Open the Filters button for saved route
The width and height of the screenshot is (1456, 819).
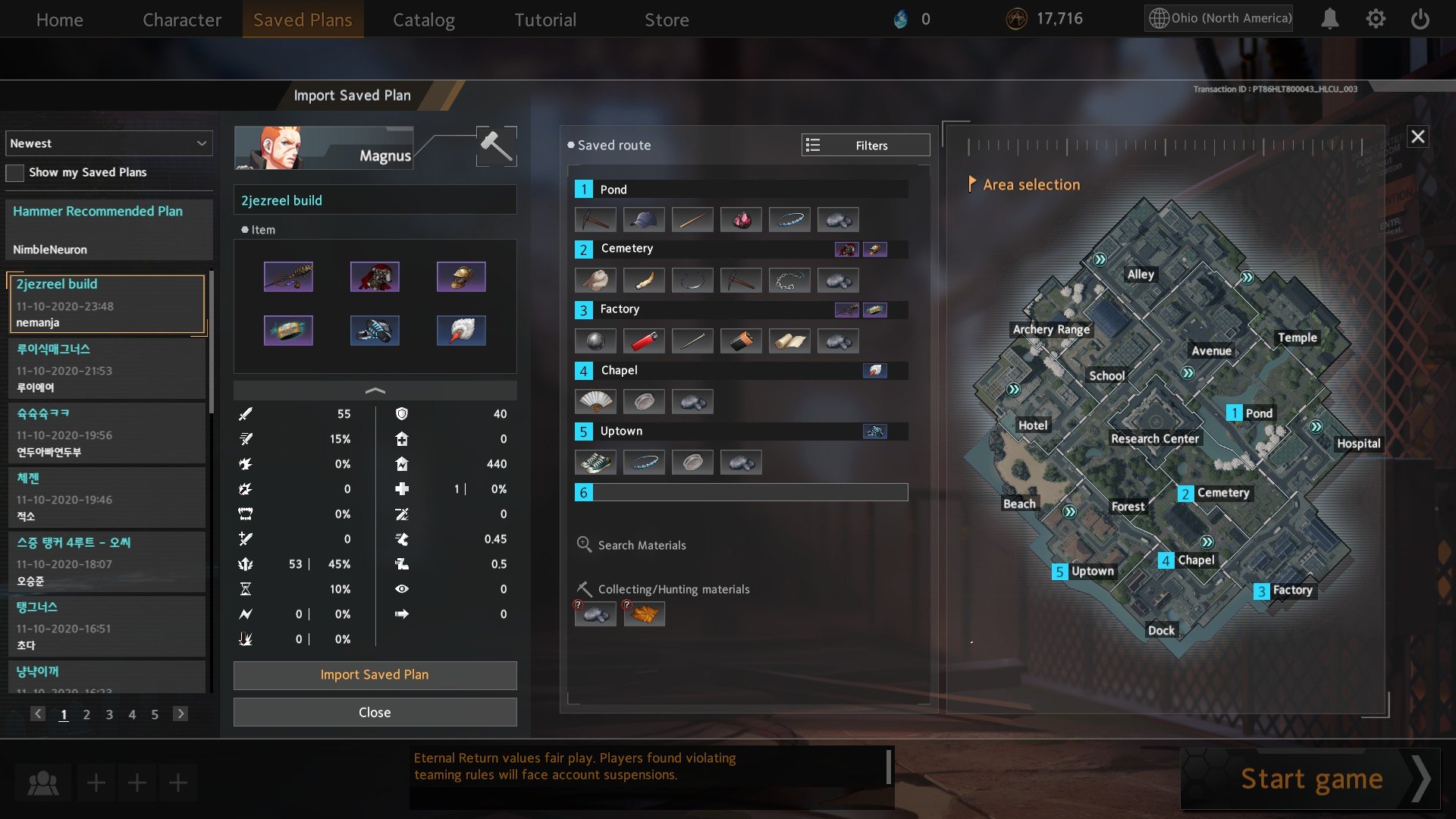tap(865, 146)
